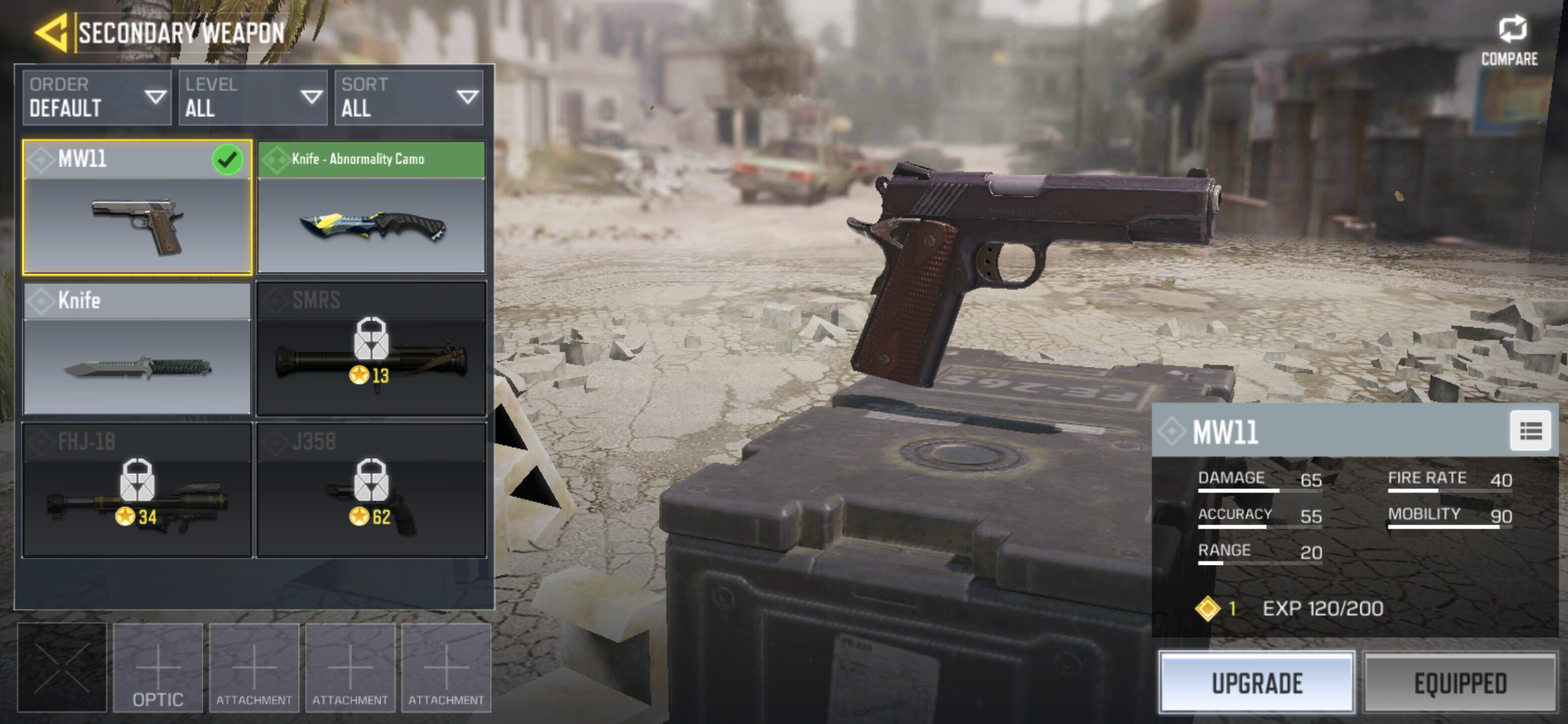Open the Sort All dropdown
This screenshot has height=724, width=1568.
pyautogui.click(x=409, y=98)
